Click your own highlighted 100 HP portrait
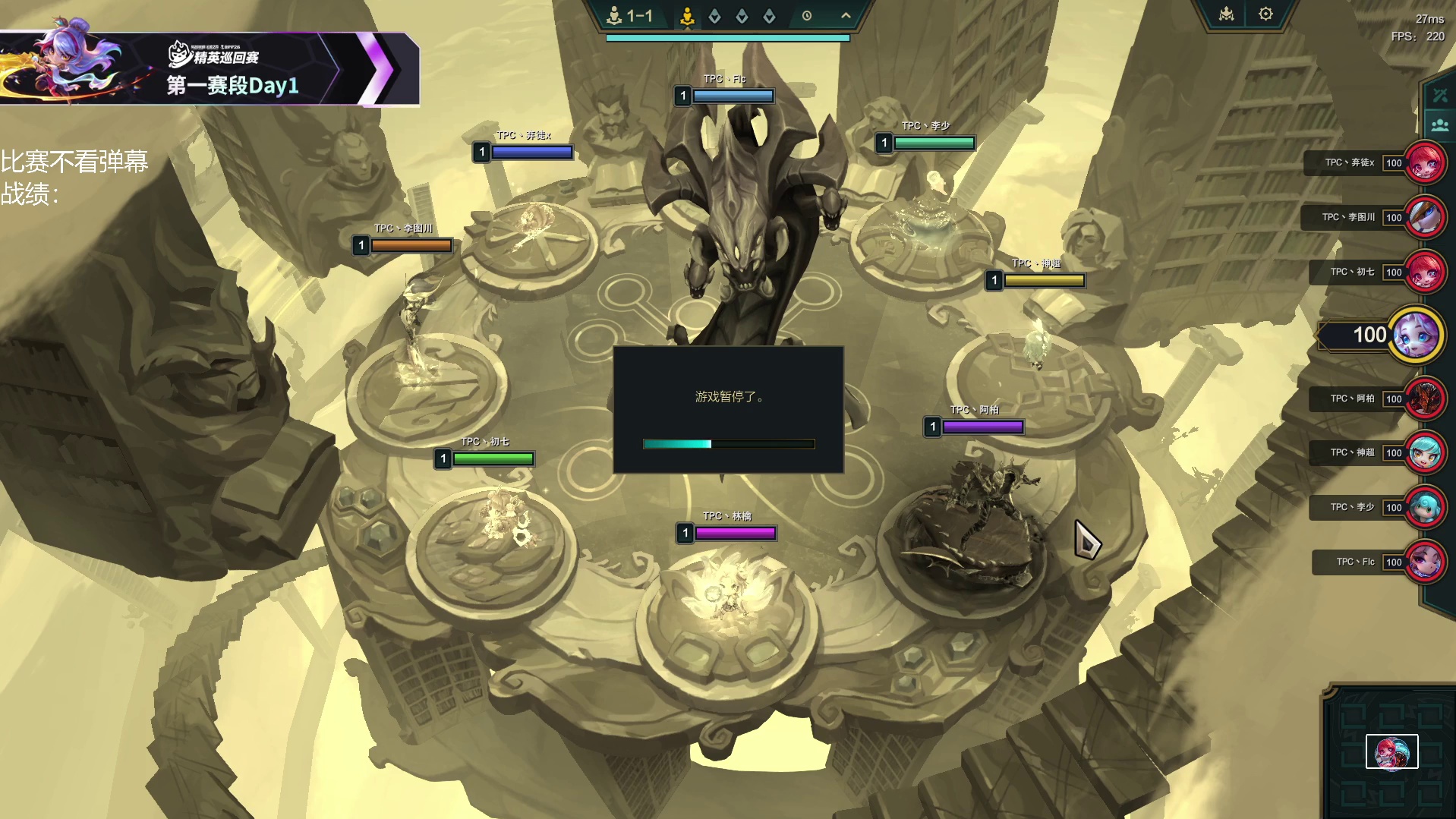Screen dimensions: 1456x819 click(x=1417, y=335)
